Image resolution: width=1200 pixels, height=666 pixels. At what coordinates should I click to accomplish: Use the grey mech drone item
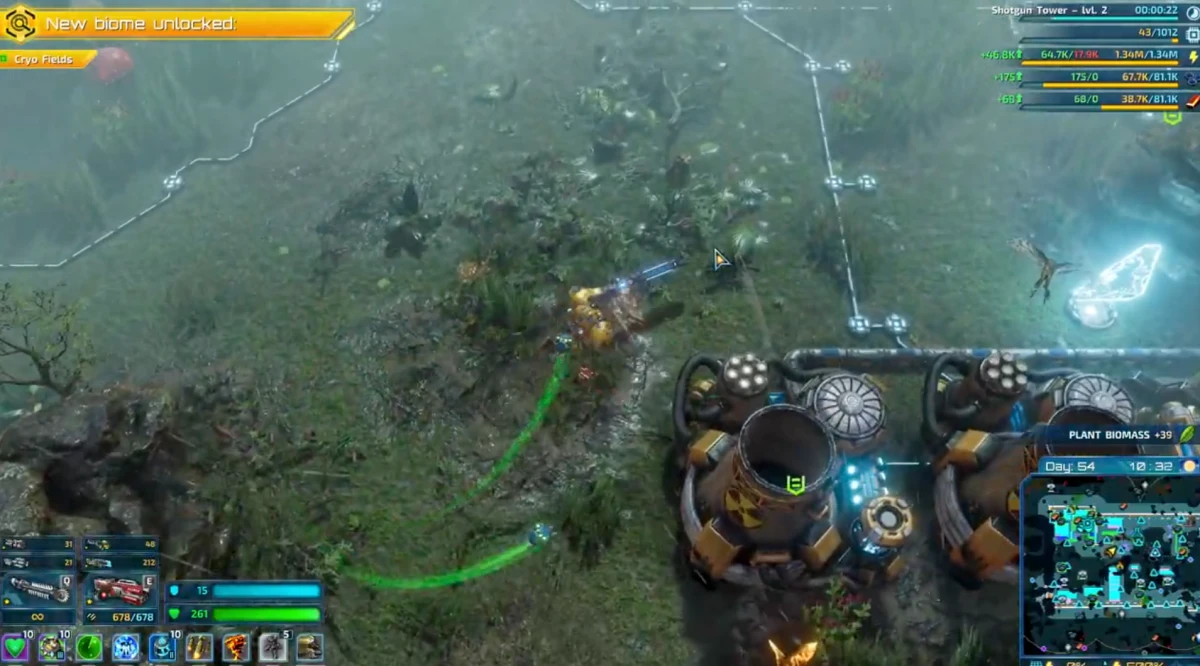273,648
